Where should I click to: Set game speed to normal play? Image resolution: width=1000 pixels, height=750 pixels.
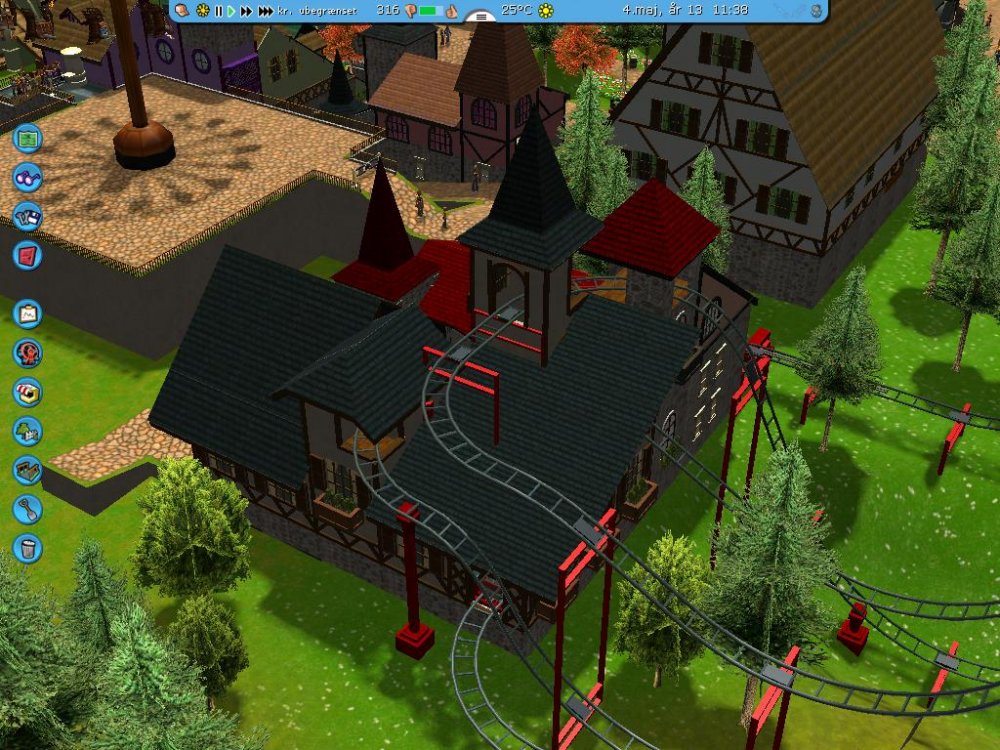point(232,11)
